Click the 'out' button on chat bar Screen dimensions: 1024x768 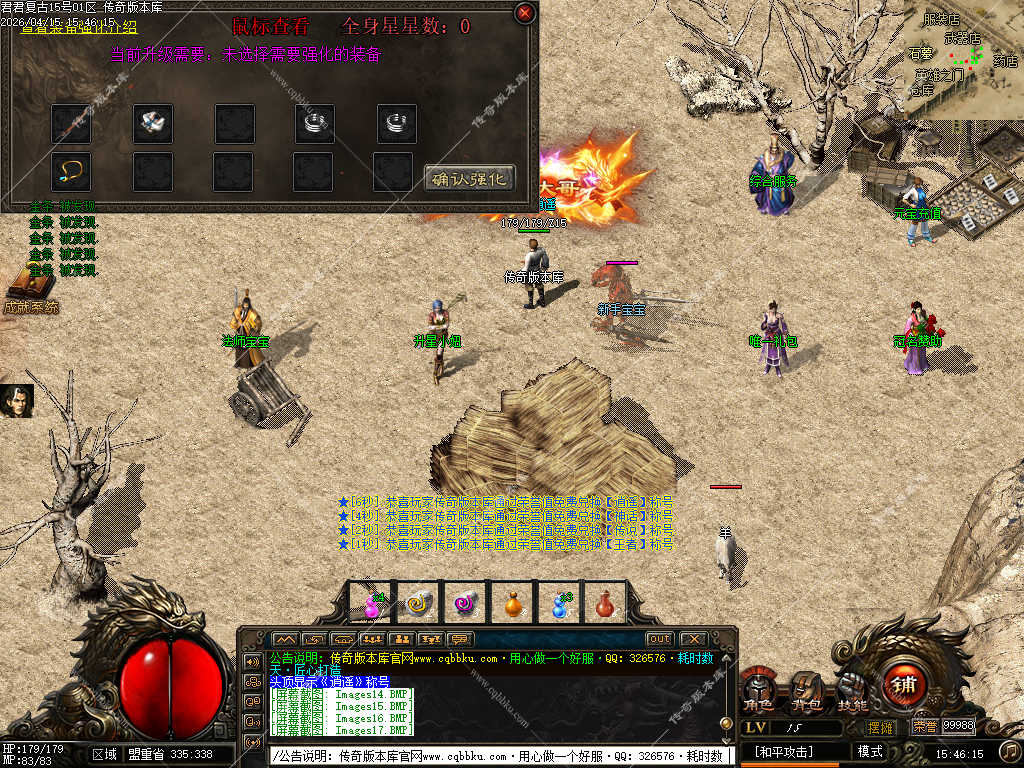(x=659, y=639)
